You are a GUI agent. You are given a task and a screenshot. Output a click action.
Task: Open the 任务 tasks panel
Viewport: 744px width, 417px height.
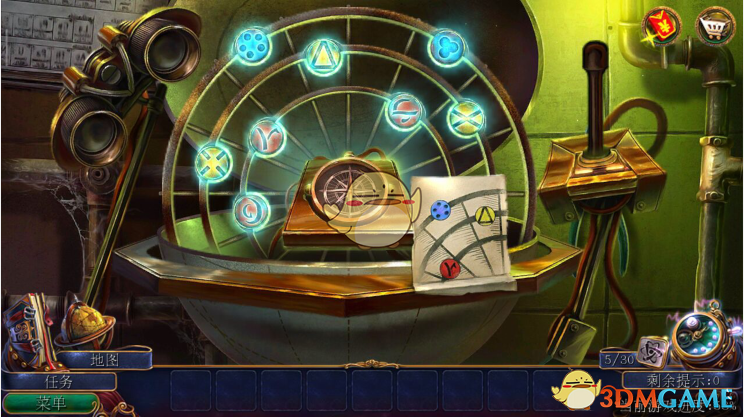(x=60, y=380)
